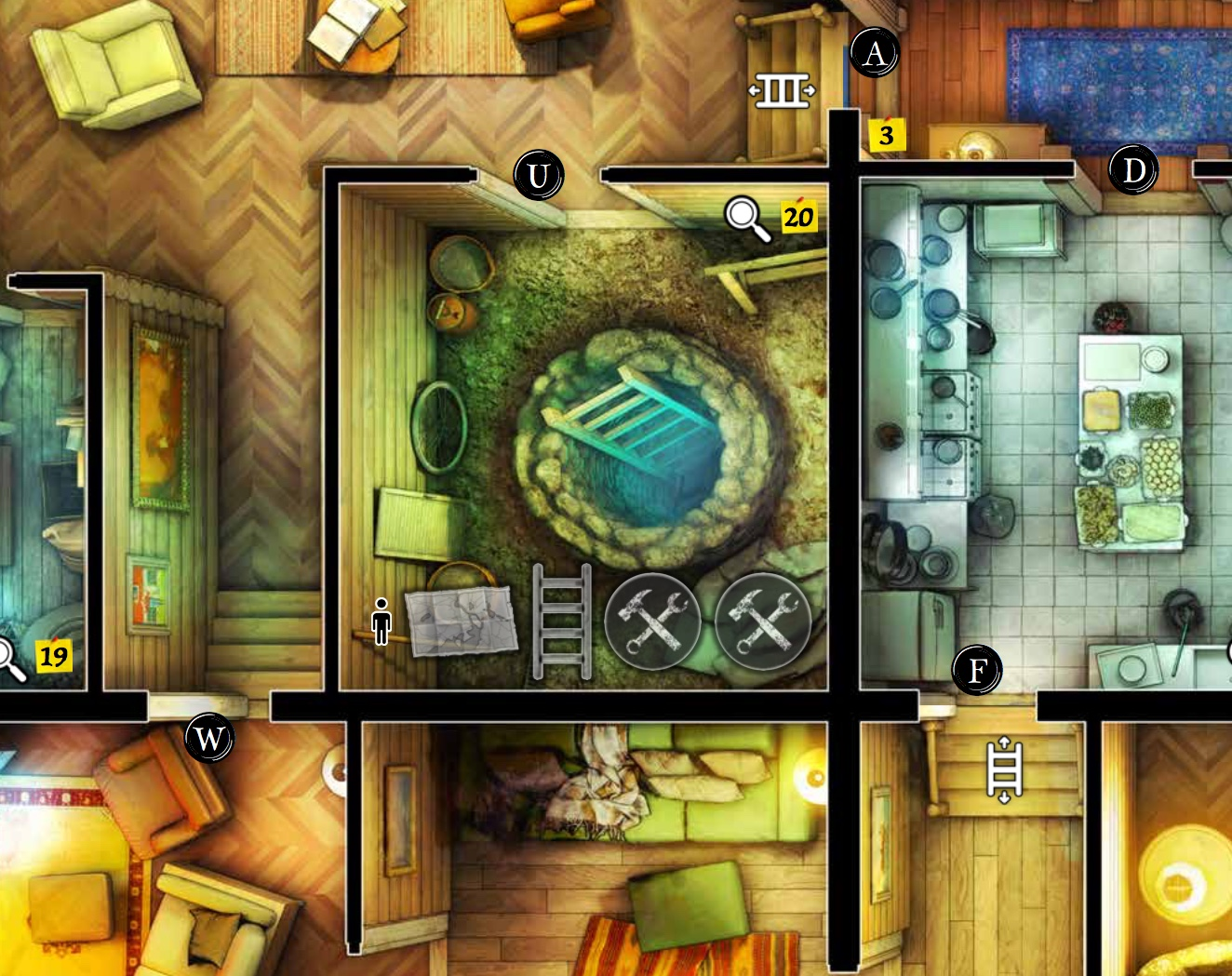Click the folded map beside the figure icon
The width and height of the screenshot is (1232, 976).
point(462,621)
